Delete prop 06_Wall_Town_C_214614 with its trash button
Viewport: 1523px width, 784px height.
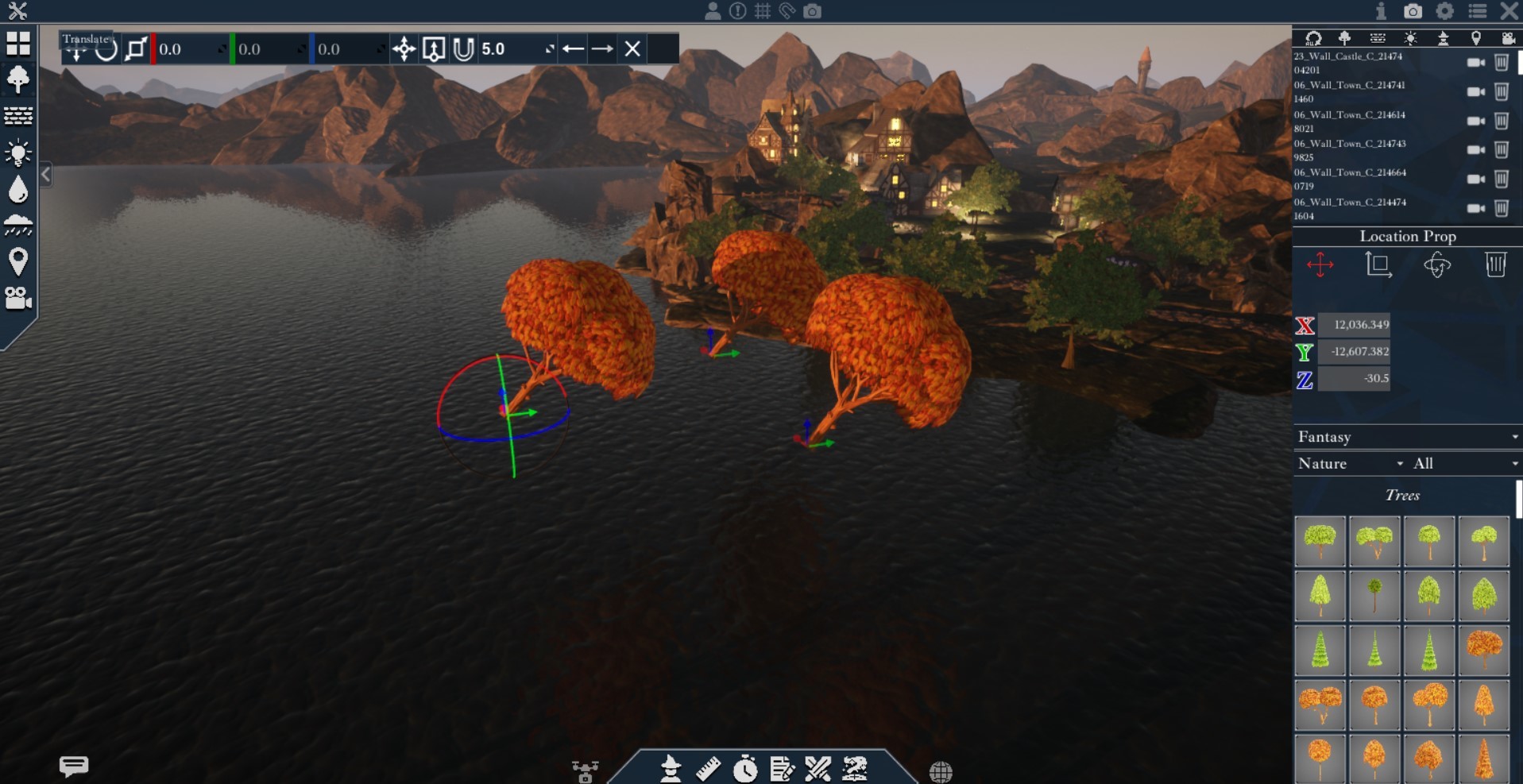pos(1502,122)
